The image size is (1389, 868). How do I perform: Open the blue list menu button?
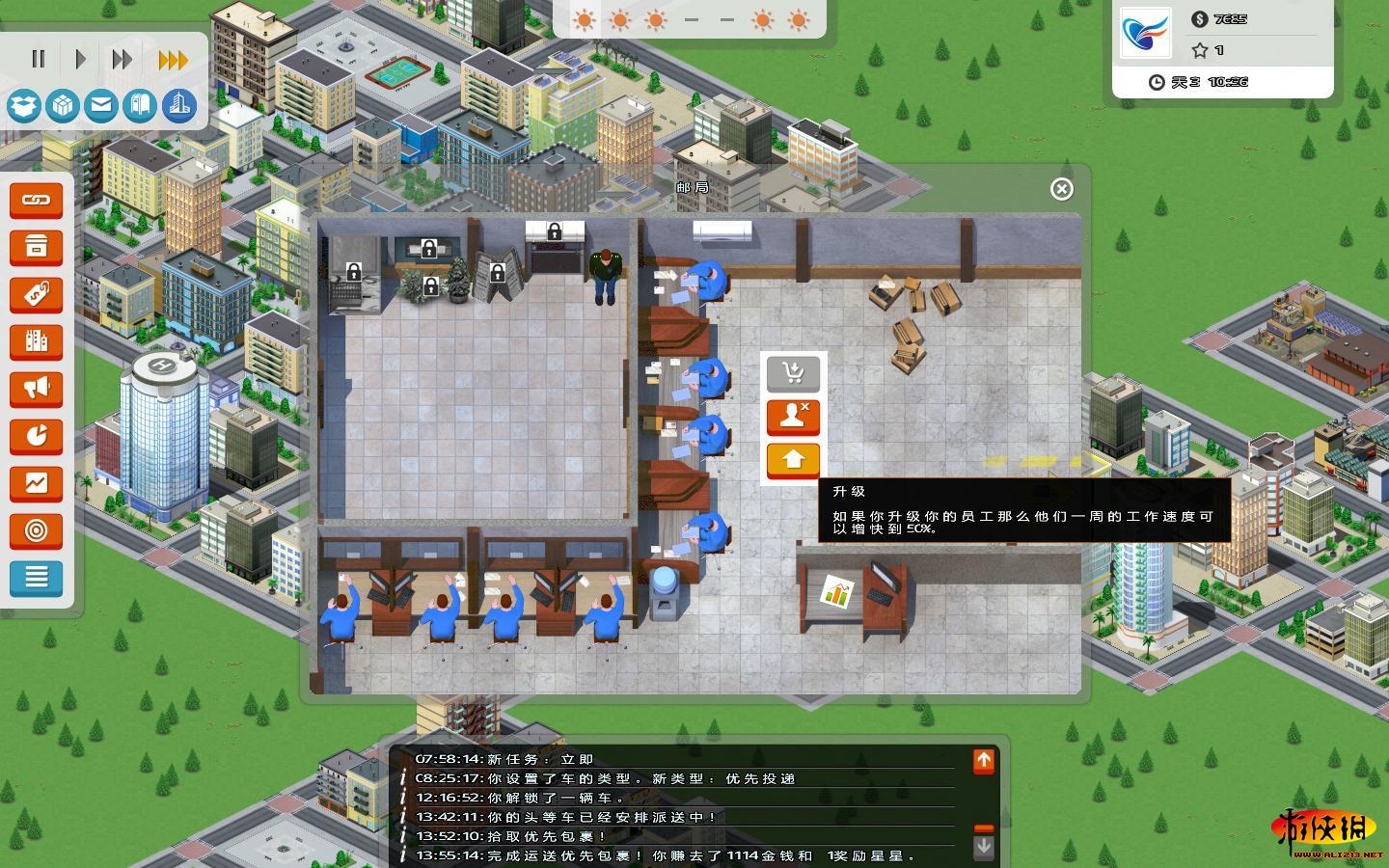[37, 578]
